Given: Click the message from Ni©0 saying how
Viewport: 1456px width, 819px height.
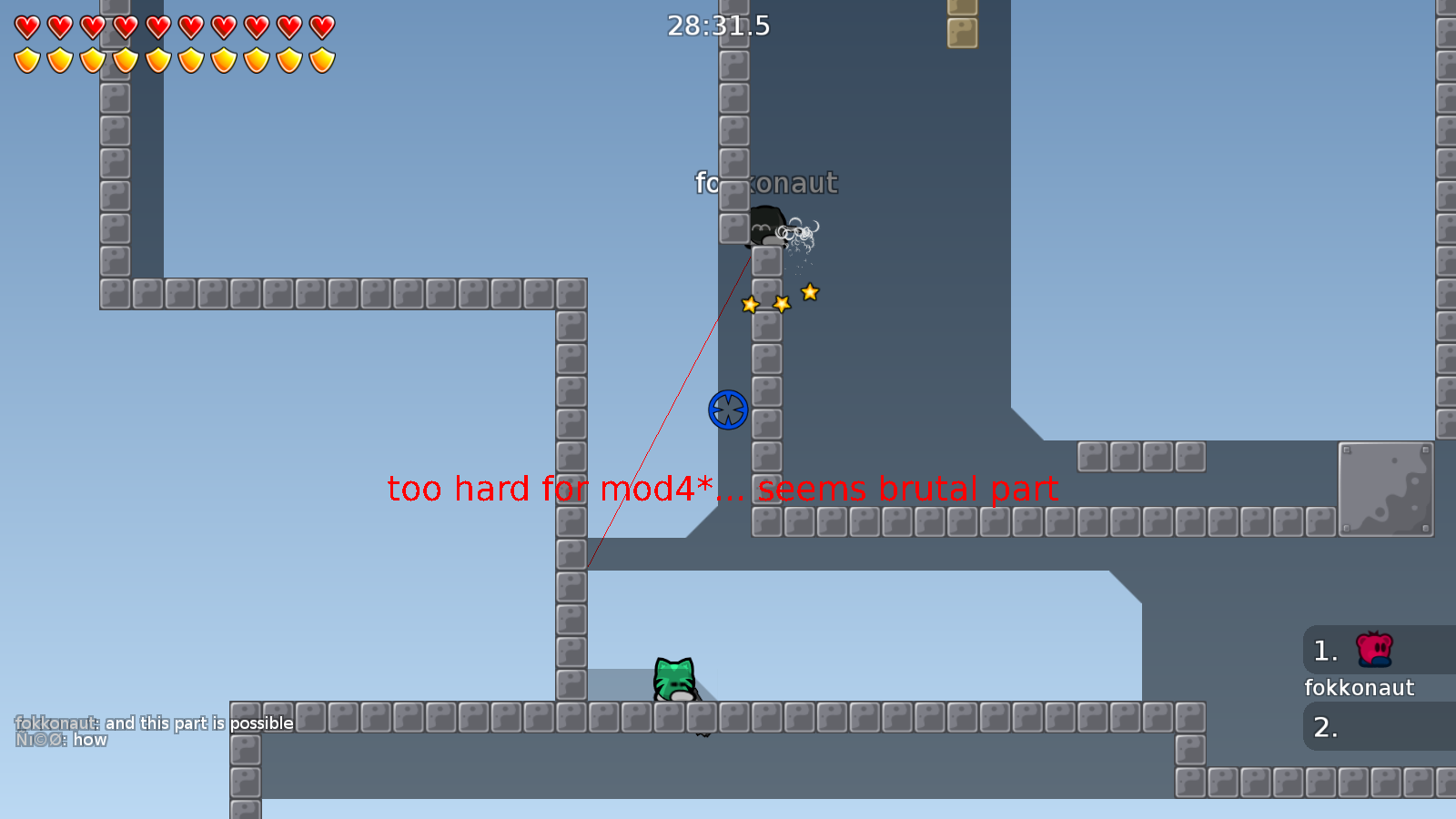Looking at the screenshot, I should (x=62, y=740).
